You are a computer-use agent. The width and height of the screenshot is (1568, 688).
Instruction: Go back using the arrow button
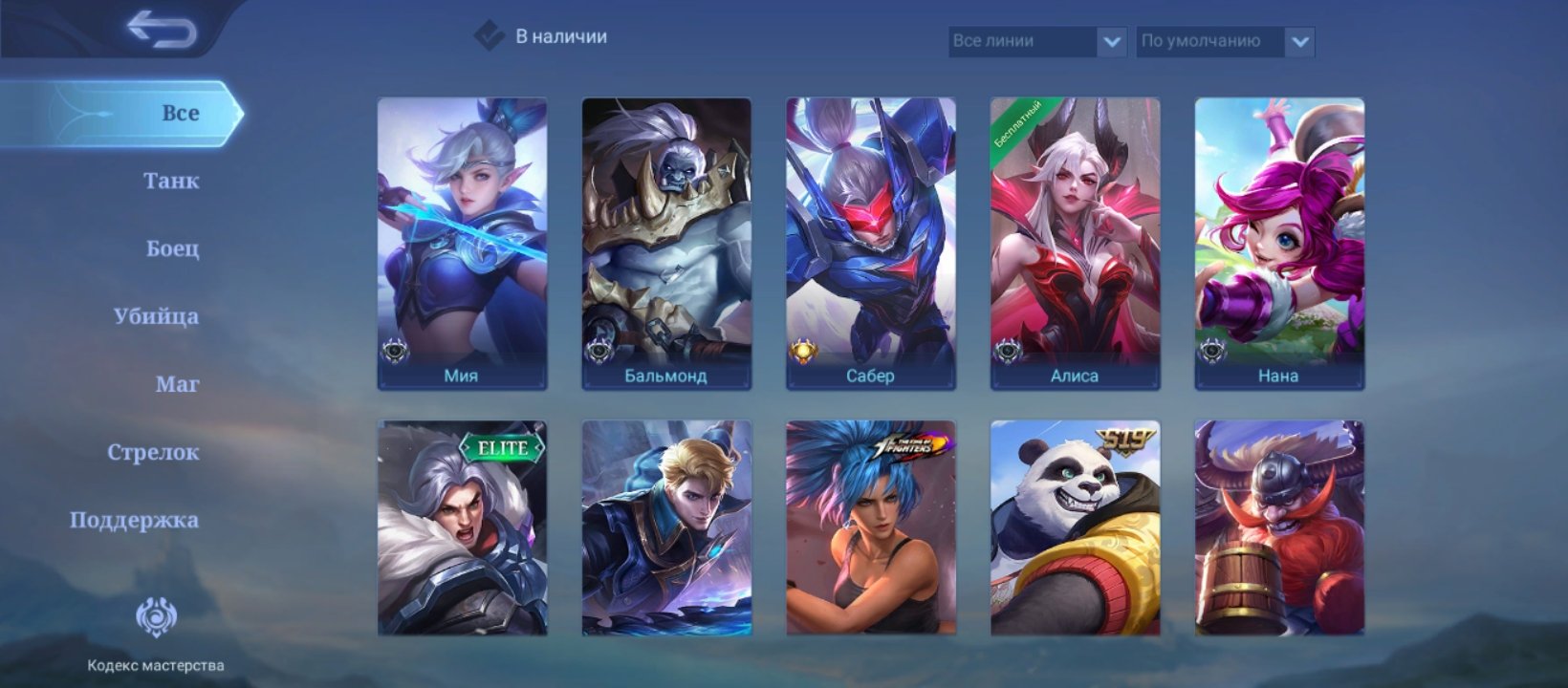click(161, 30)
